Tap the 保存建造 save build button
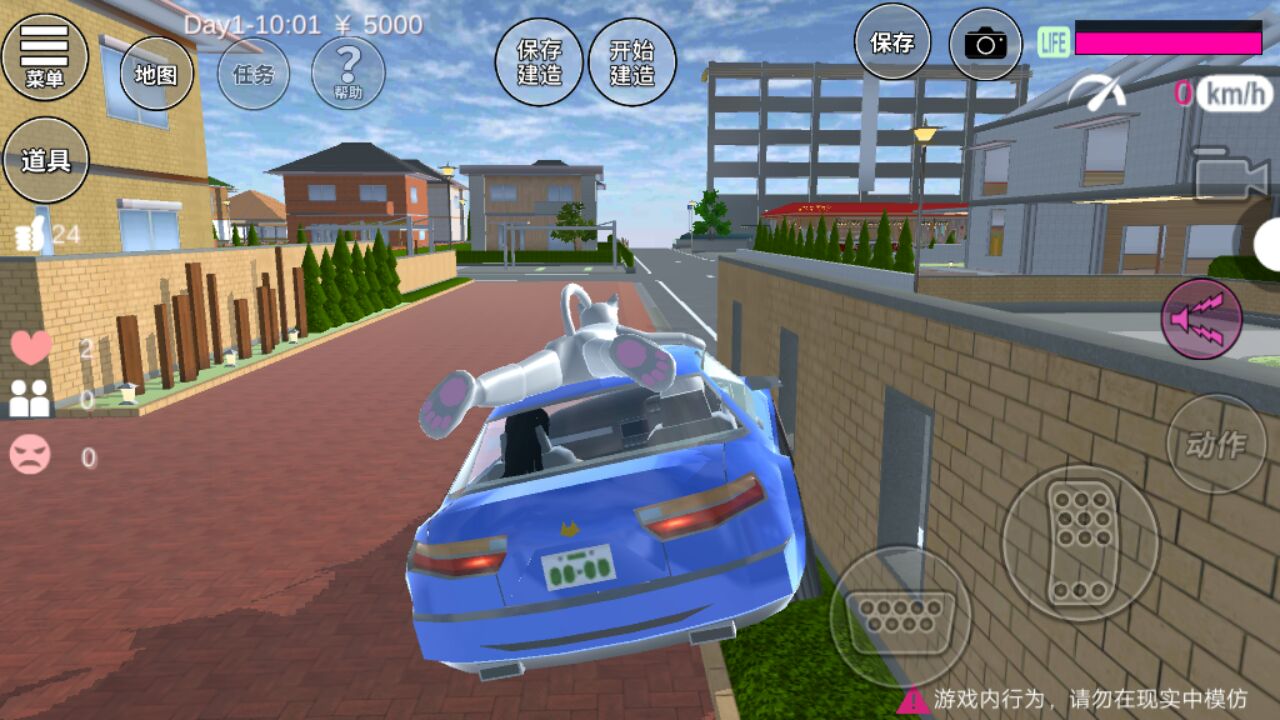 [x=539, y=62]
